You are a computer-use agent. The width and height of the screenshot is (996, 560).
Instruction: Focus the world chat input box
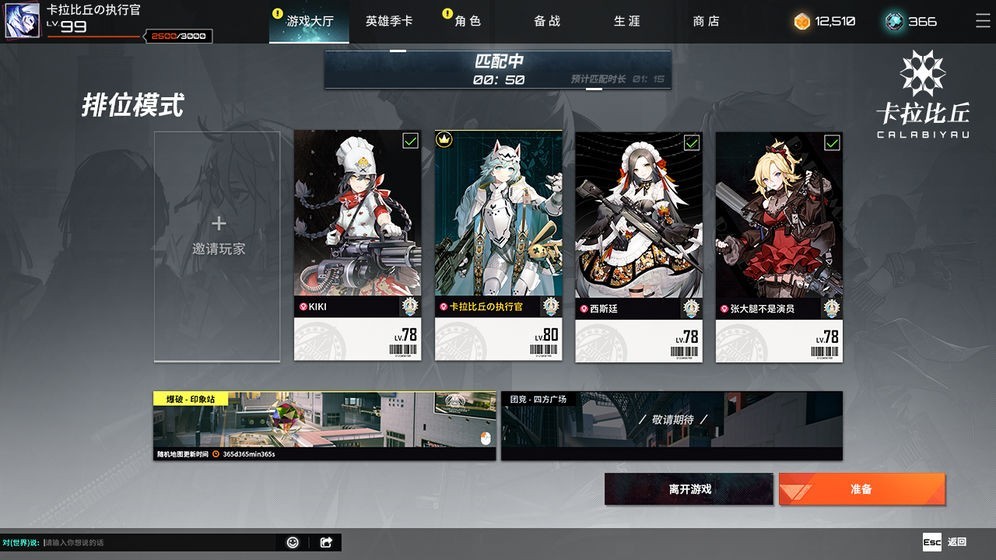(160, 542)
